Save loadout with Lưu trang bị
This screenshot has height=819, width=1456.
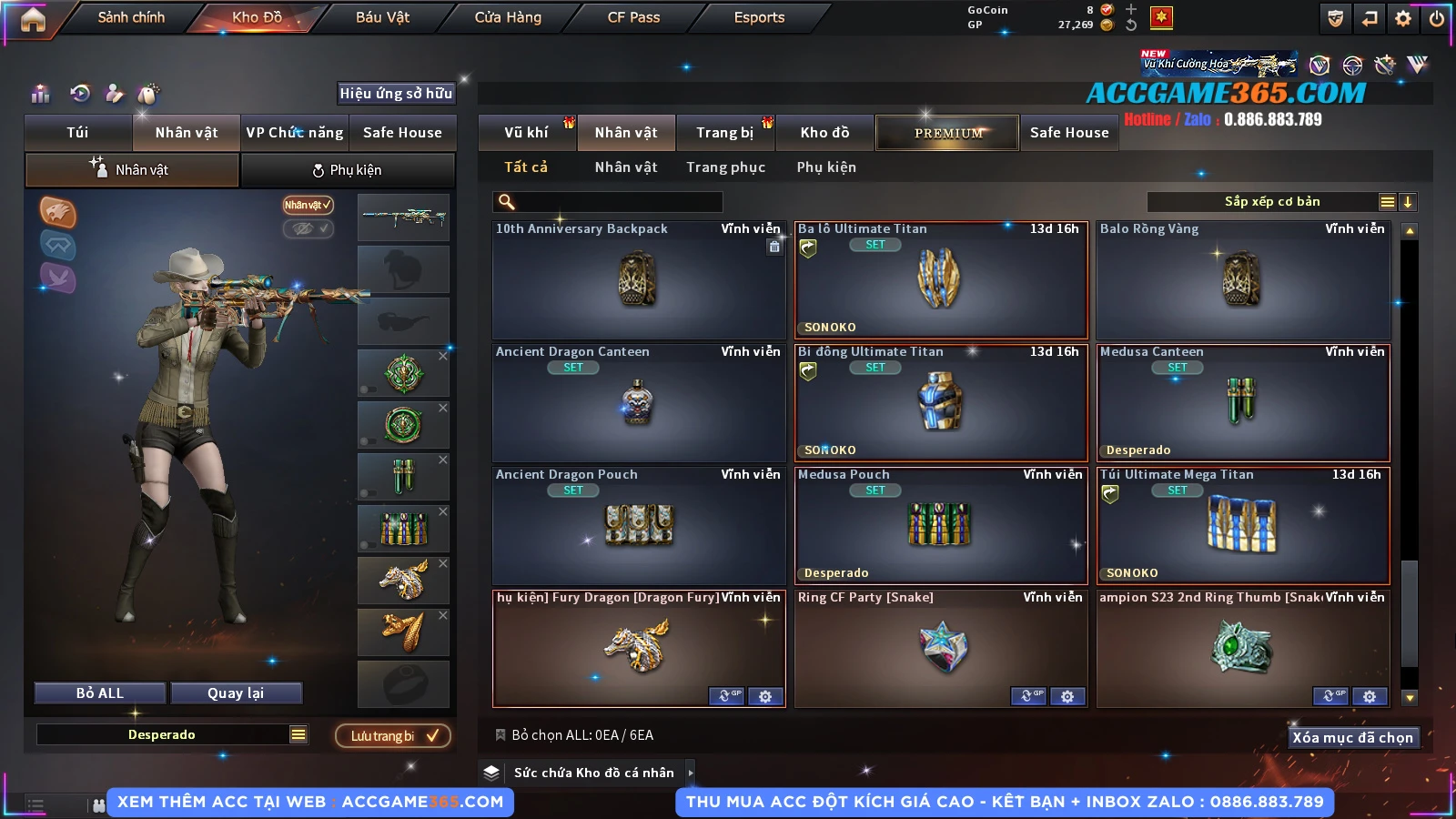pos(393,735)
